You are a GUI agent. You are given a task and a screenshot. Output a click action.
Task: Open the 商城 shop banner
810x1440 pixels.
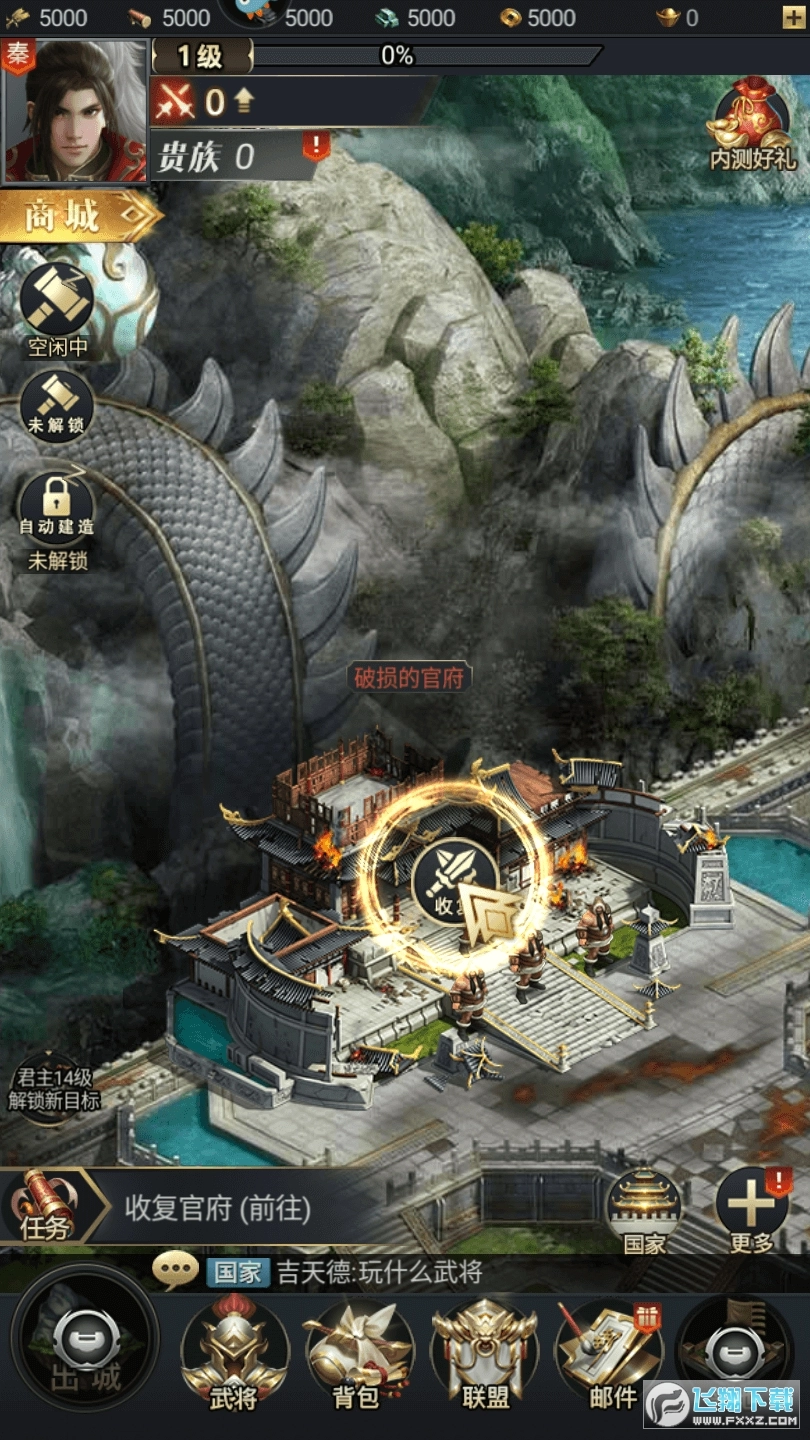(80, 214)
